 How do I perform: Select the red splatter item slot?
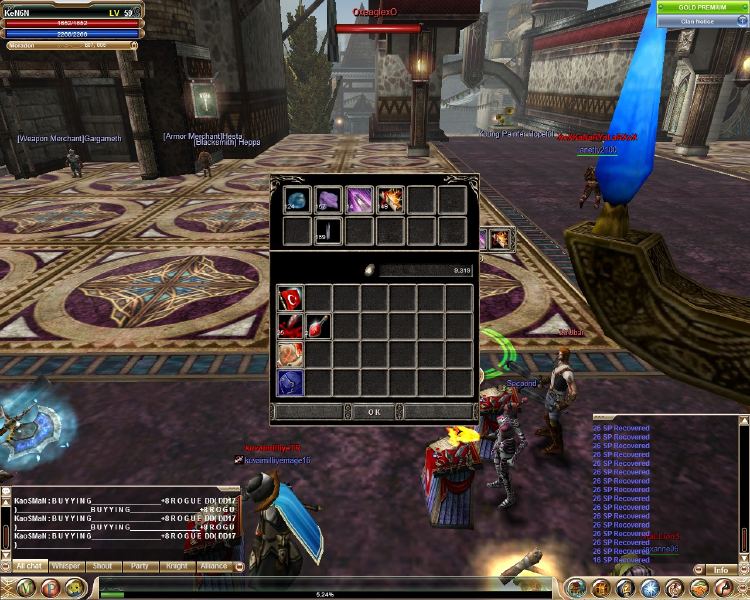(290, 326)
